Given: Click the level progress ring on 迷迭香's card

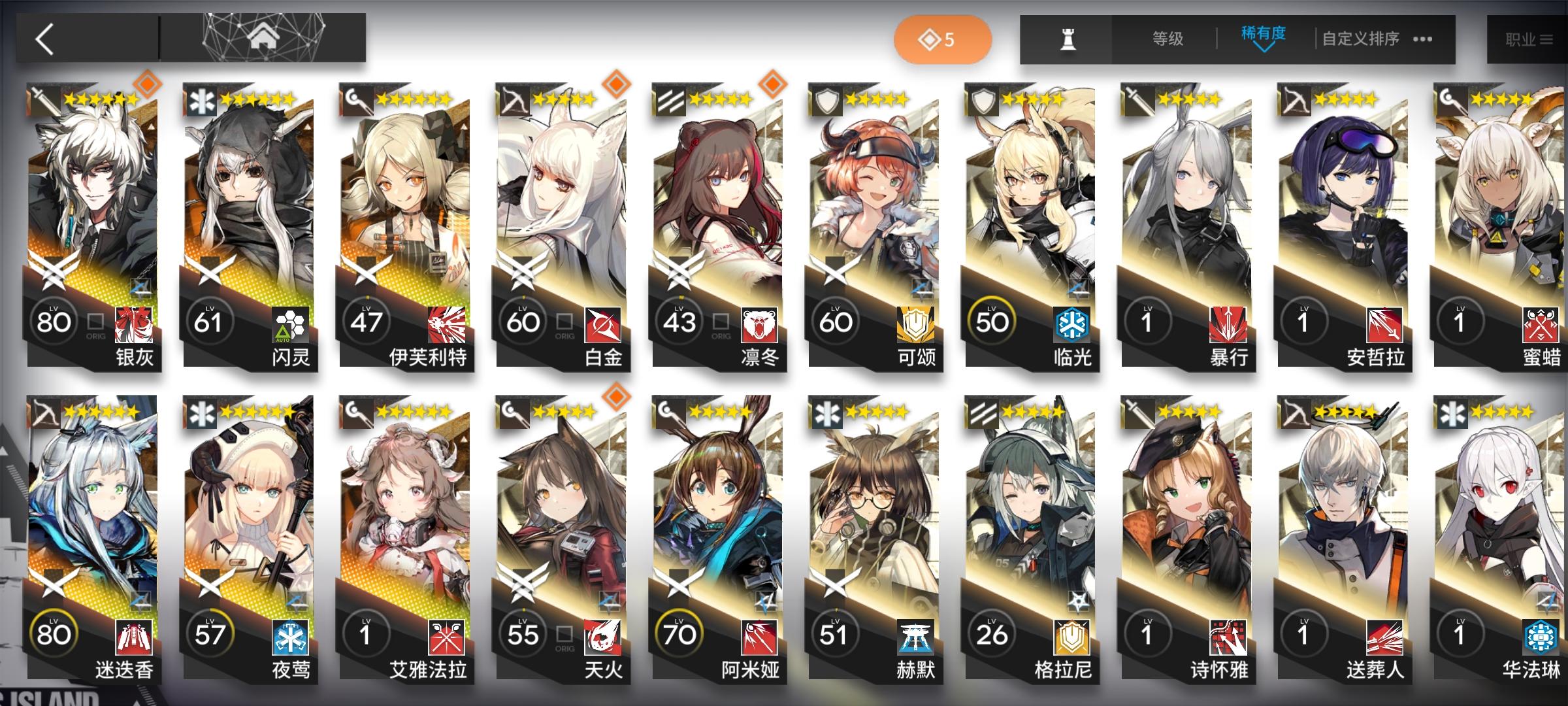Looking at the screenshot, I should tap(54, 633).
